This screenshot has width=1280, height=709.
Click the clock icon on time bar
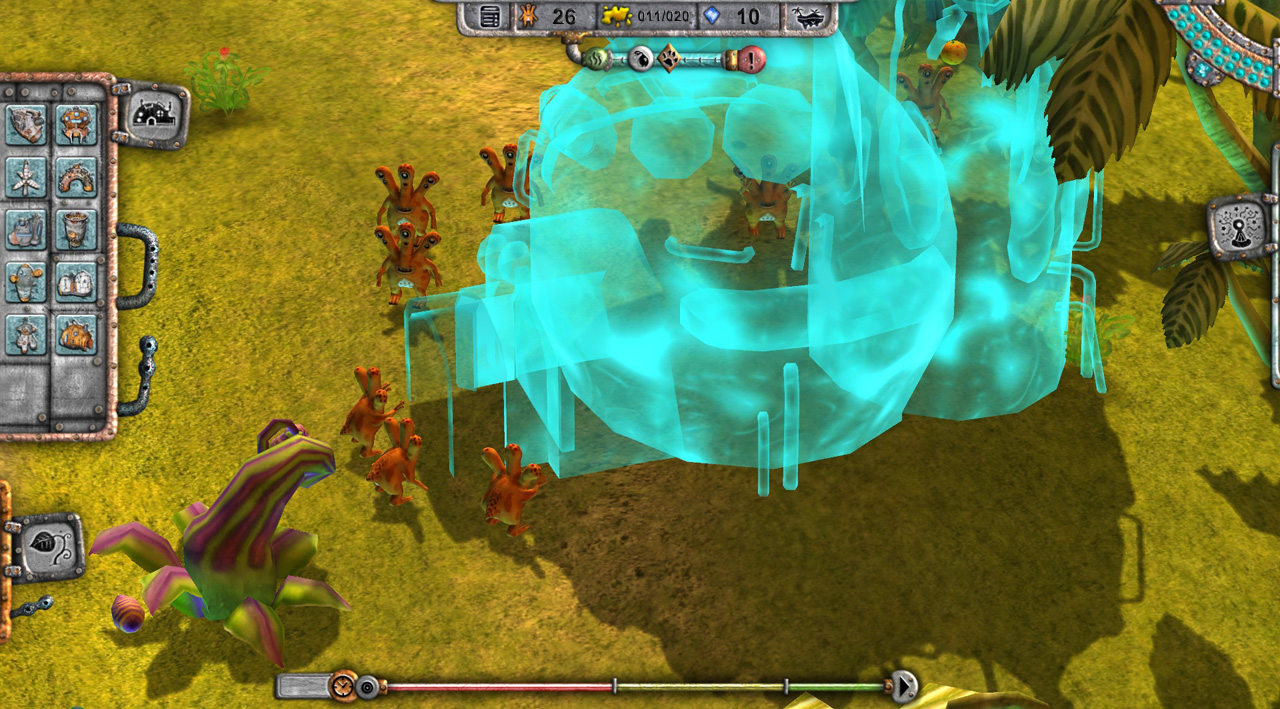click(343, 686)
